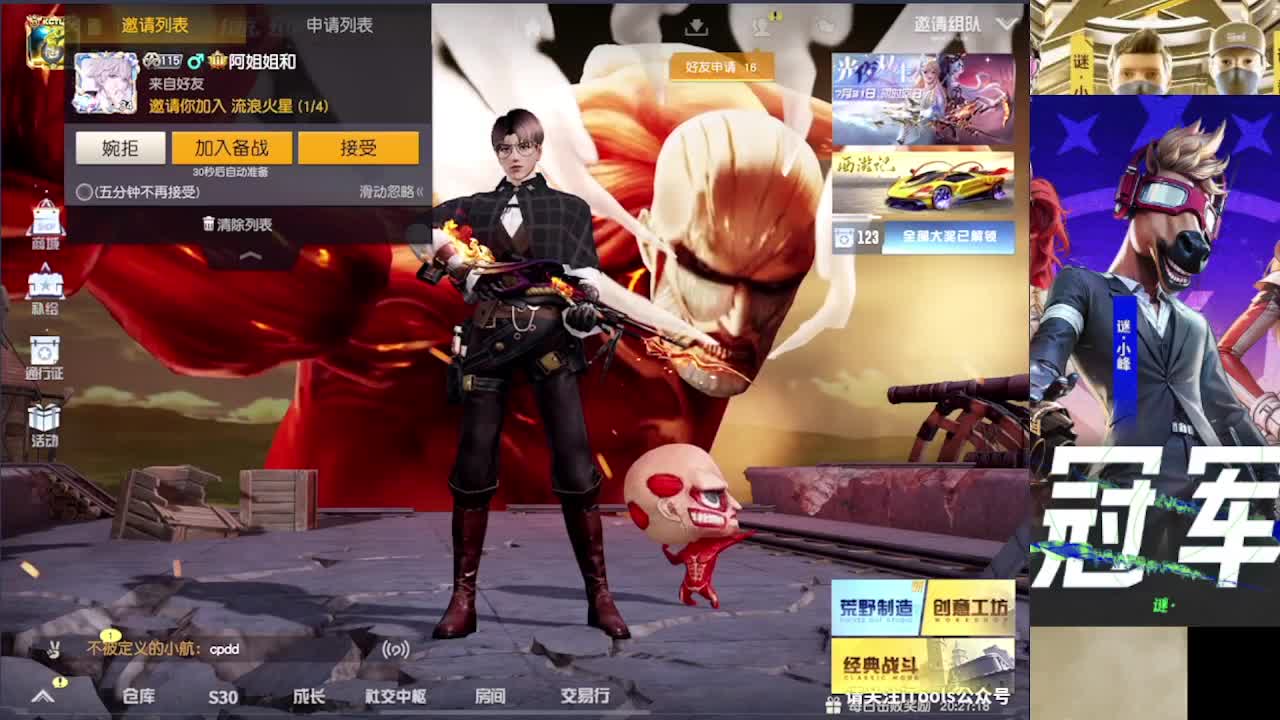Click the broadcast ((o)) icon near chat bar
This screenshot has width=1280, height=720.
pos(396,649)
